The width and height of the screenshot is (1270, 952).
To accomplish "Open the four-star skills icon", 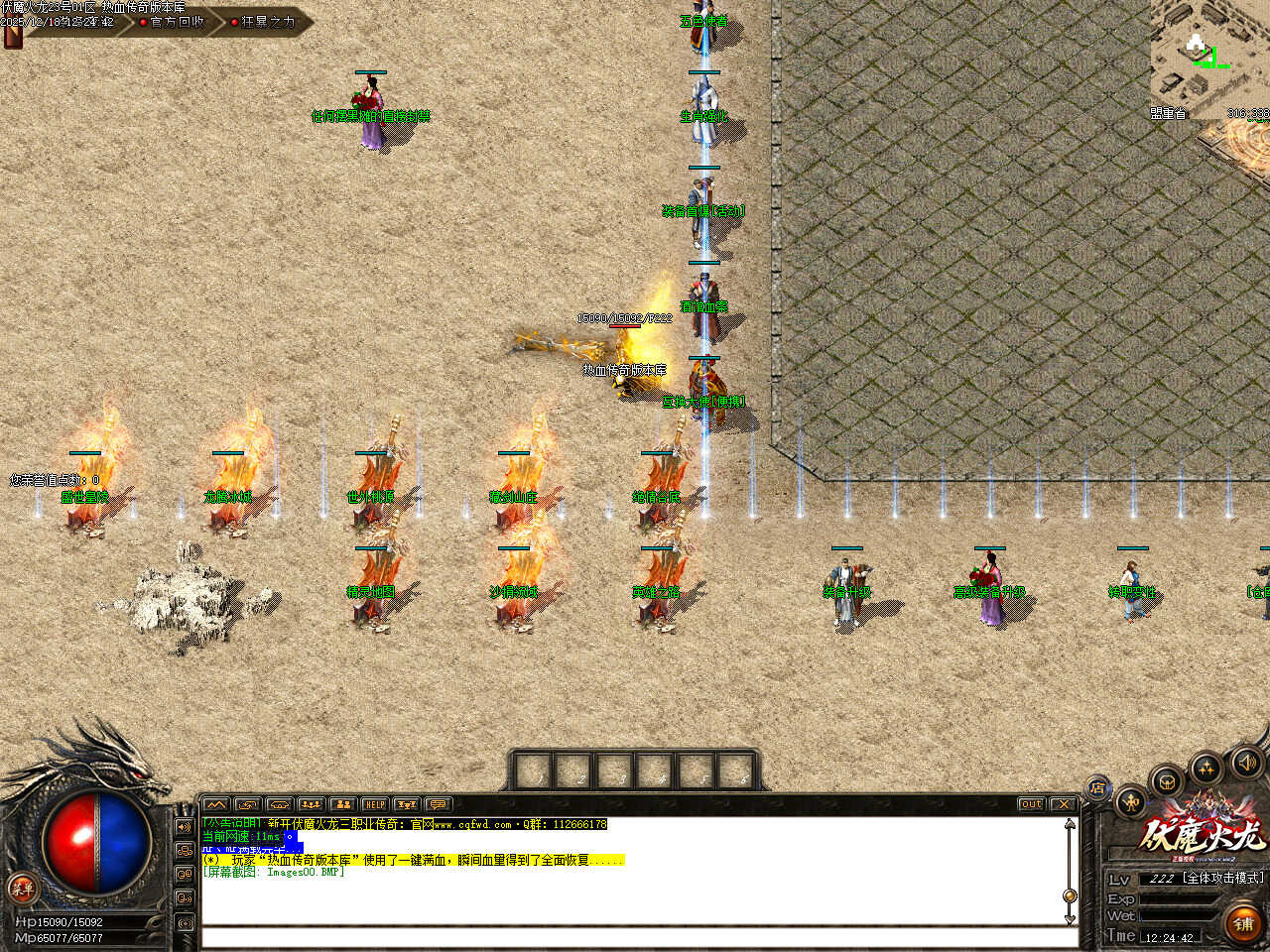I will pos(1206,769).
